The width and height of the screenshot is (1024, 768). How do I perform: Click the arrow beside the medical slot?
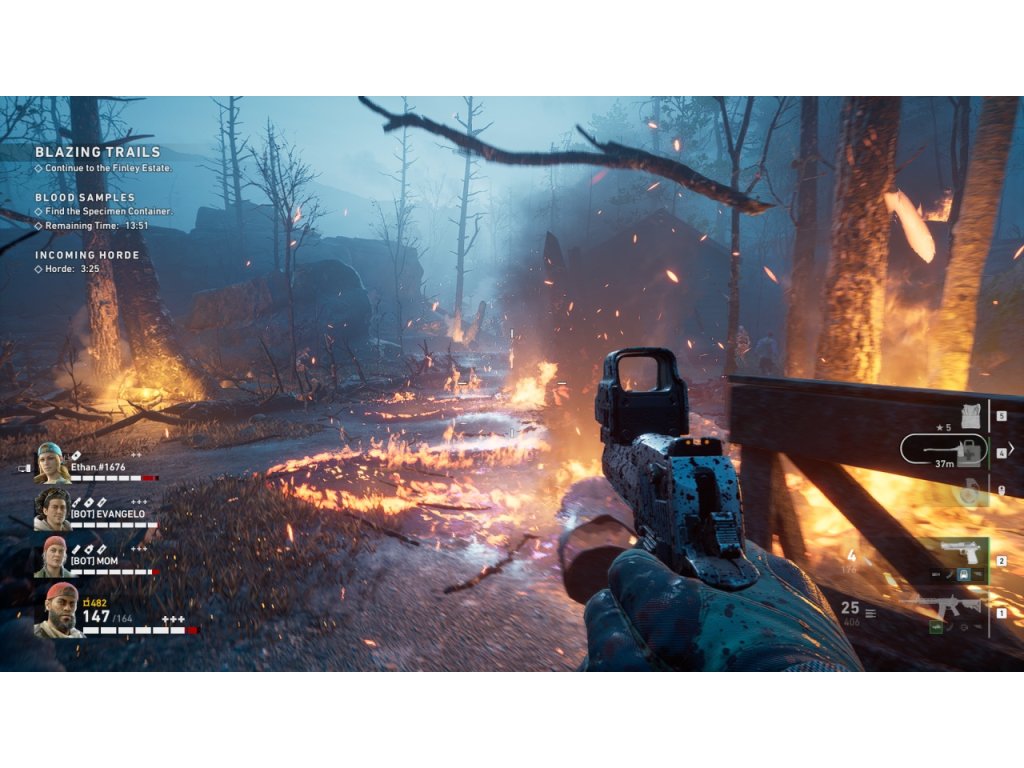(x=1011, y=449)
